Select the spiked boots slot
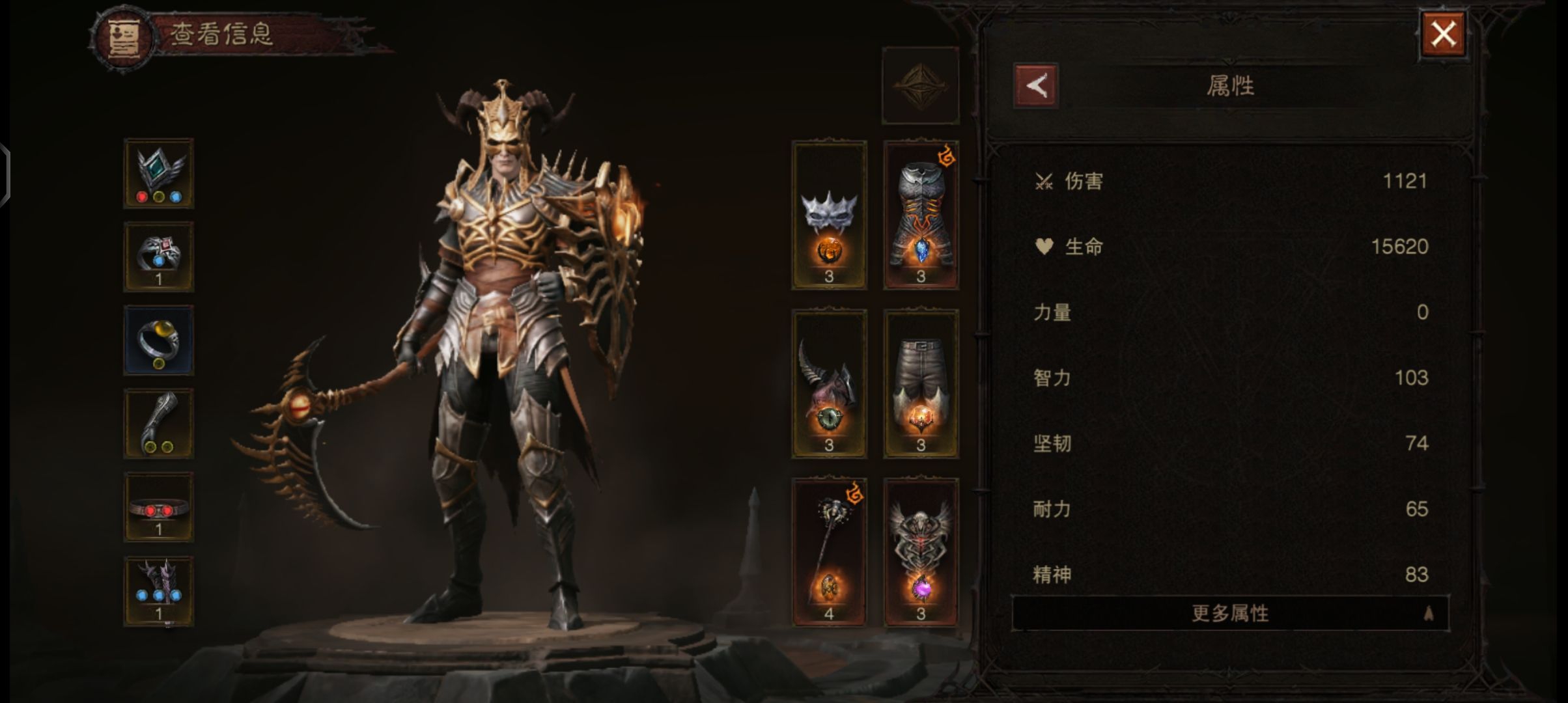This screenshot has width=1568, height=703. click(x=159, y=591)
